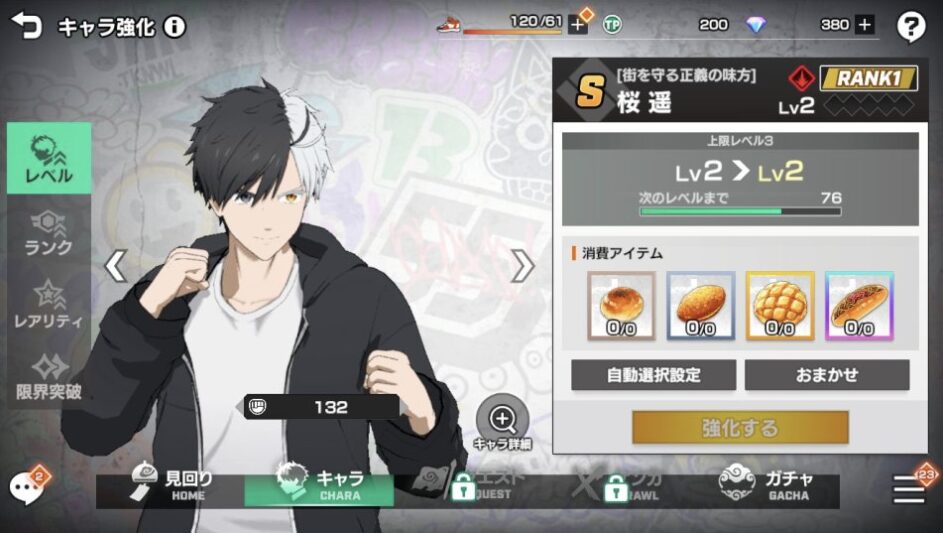
Task: Add stamina with the plus button
Action: click(x=577, y=25)
